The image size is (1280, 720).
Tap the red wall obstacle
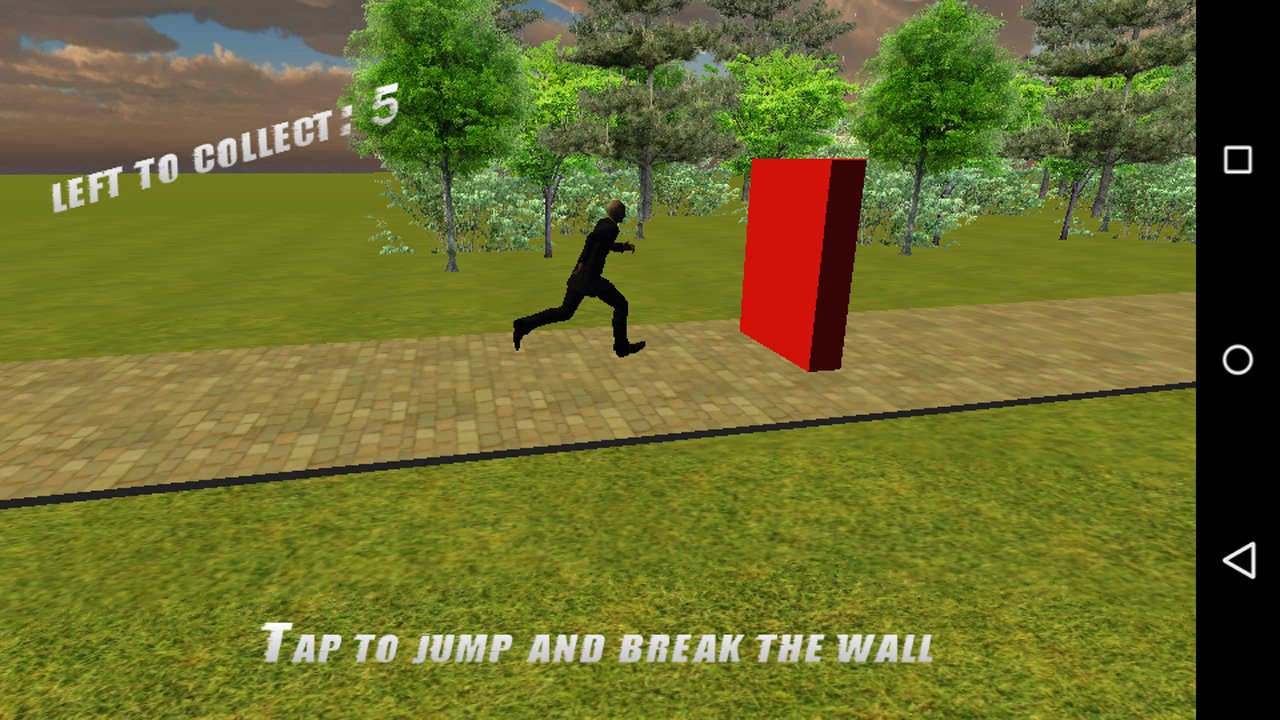[790, 260]
